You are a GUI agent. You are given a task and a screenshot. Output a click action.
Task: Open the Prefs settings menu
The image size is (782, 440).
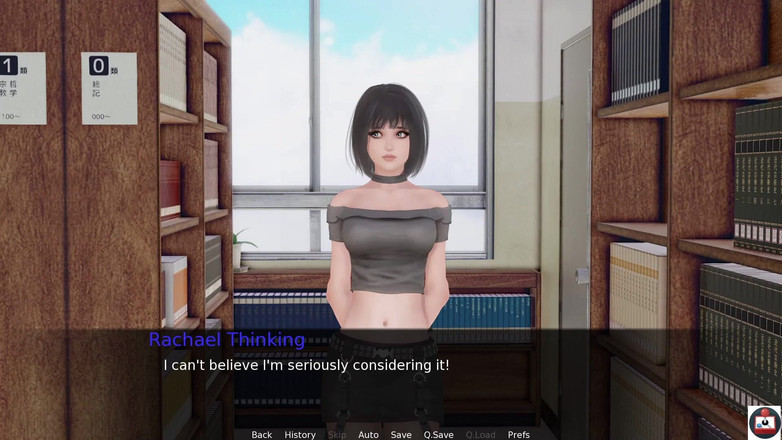click(x=518, y=435)
